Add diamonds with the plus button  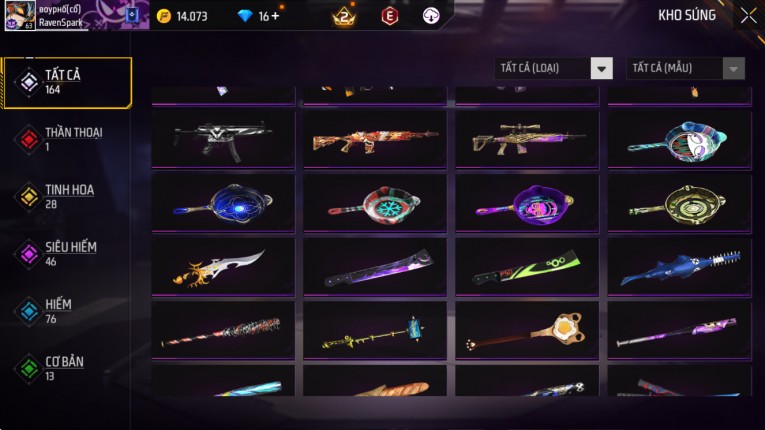click(x=275, y=16)
